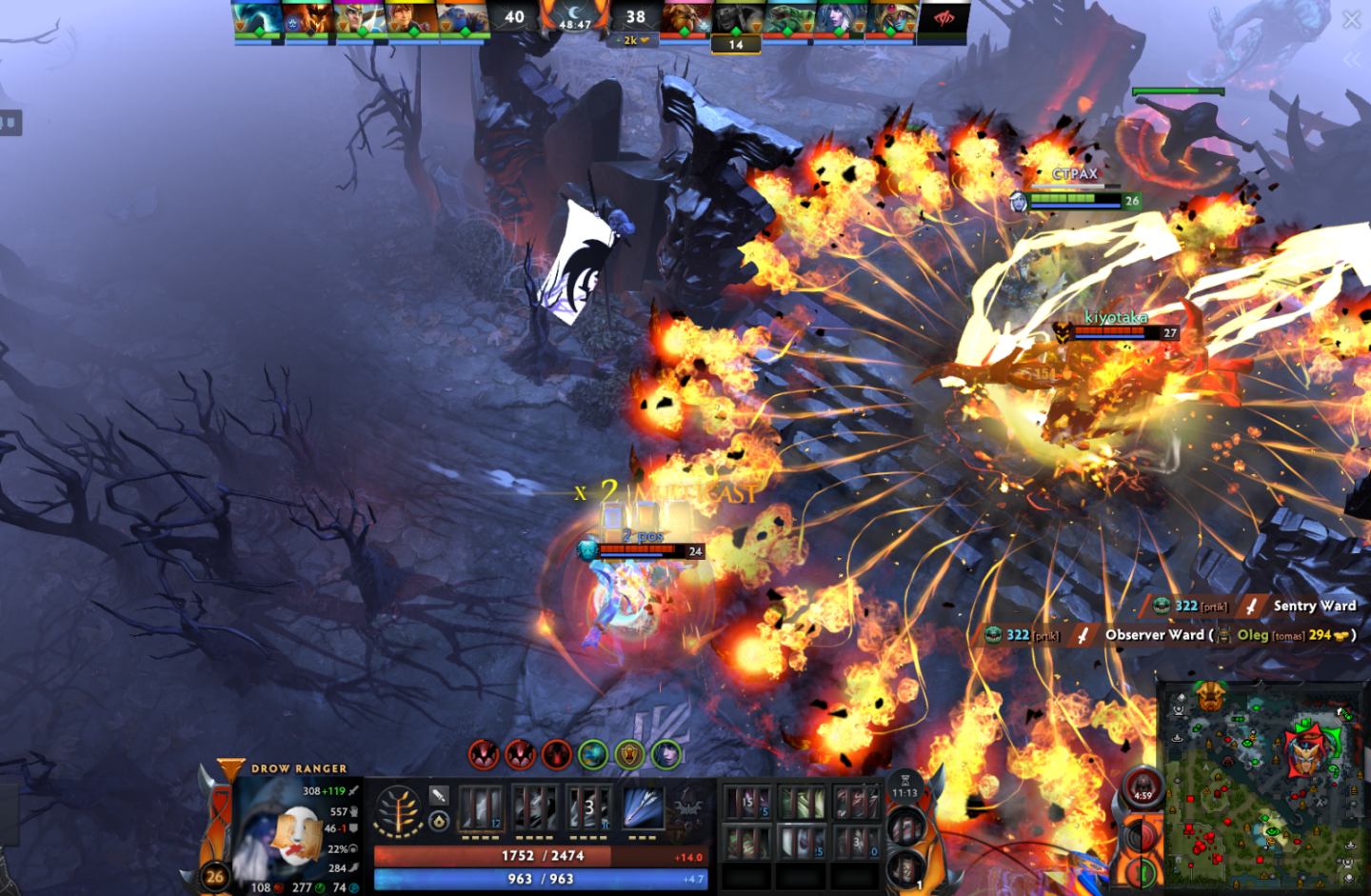Open the neutral item slot with 11:13 timer
Viewport: 1371px width, 896px height.
pos(904,787)
